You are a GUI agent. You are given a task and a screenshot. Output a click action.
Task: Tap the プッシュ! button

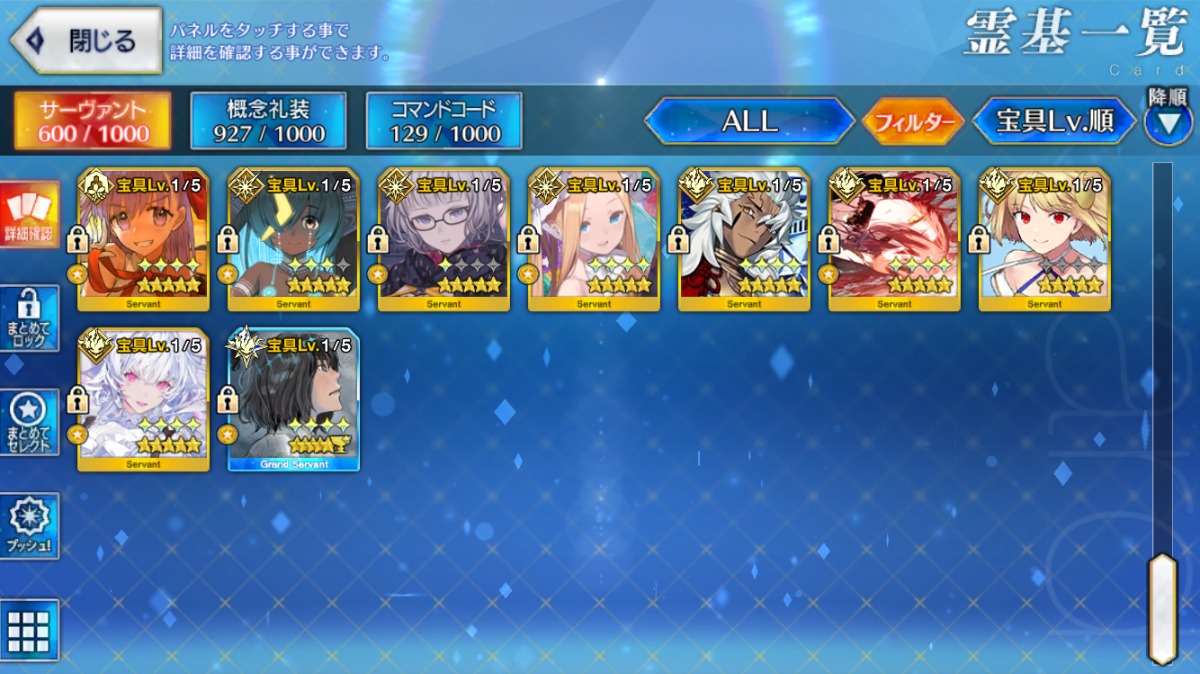point(29,525)
